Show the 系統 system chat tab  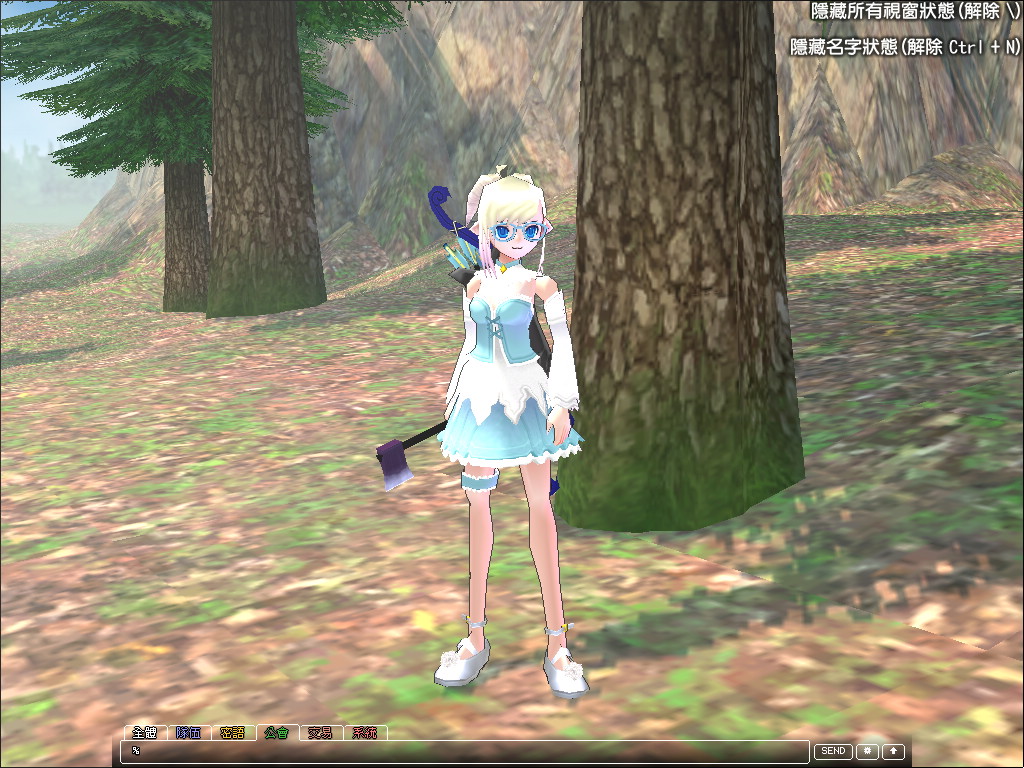click(x=364, y=733)
